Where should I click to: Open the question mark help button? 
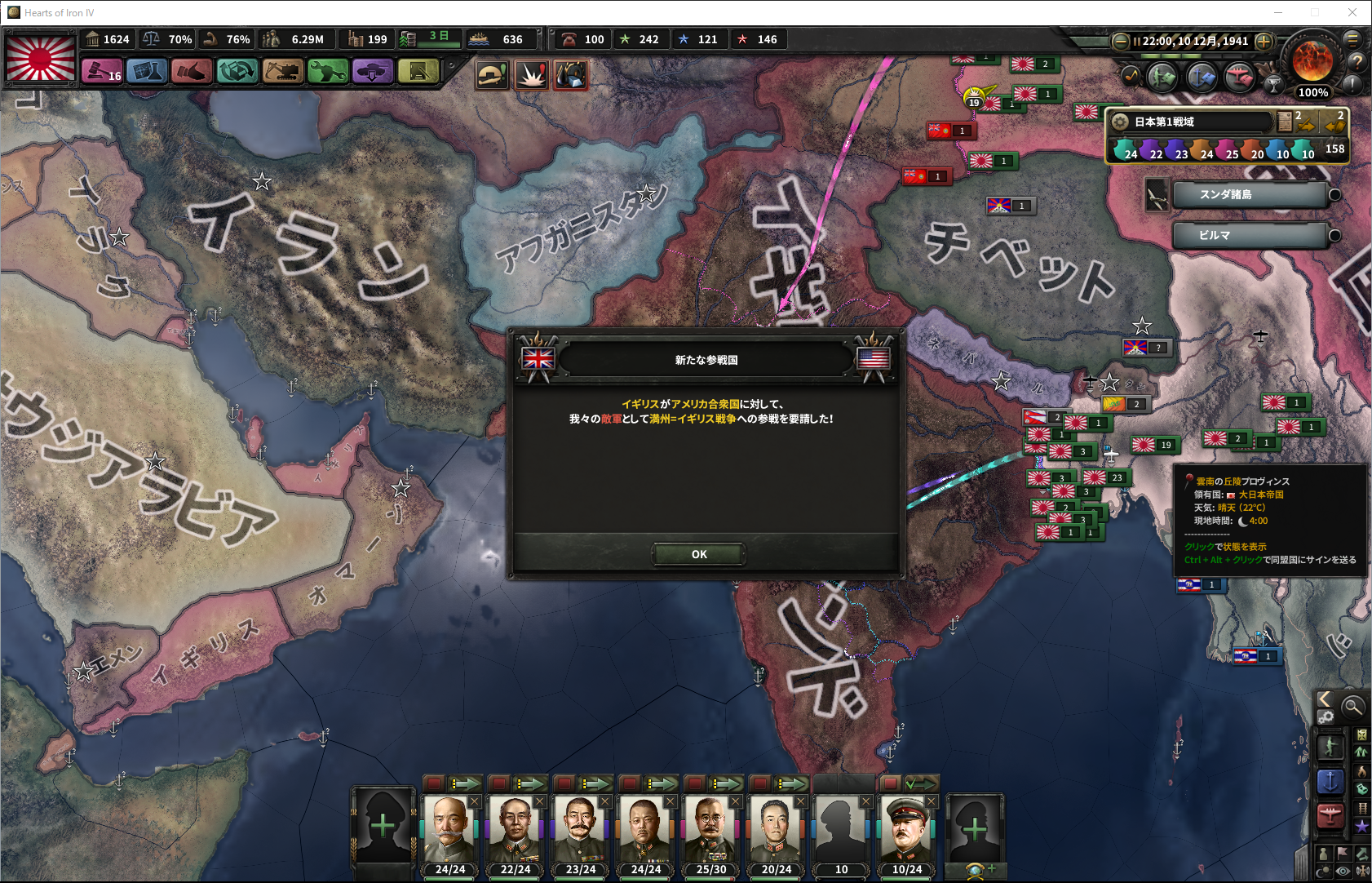point(1357,62)
